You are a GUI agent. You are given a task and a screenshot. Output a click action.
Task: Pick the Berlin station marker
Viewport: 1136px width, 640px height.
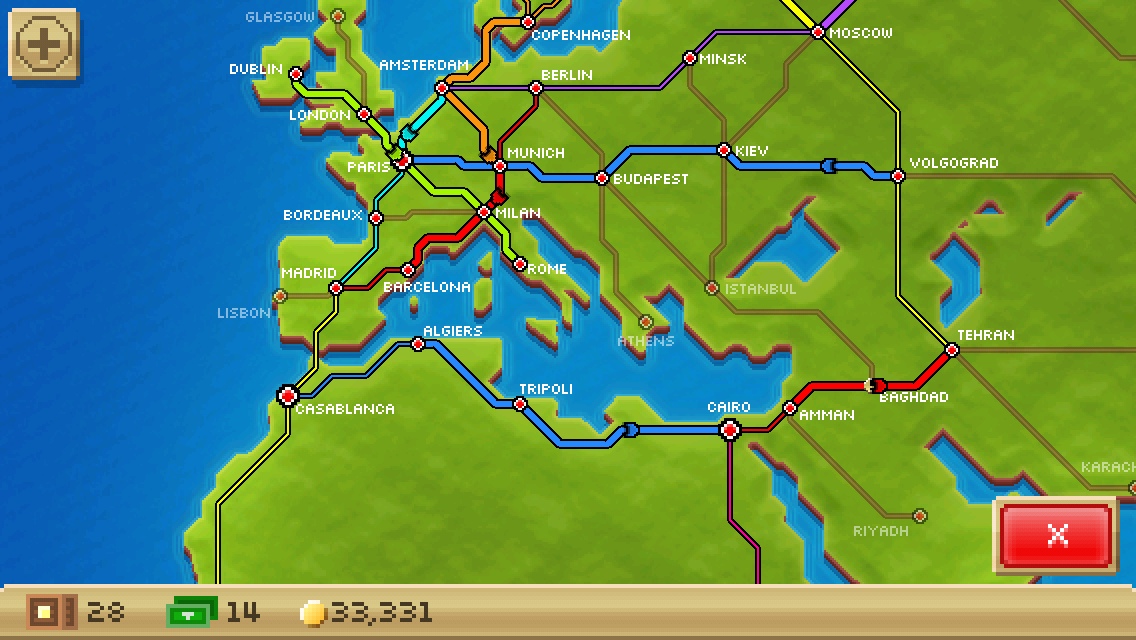(535, 88)
